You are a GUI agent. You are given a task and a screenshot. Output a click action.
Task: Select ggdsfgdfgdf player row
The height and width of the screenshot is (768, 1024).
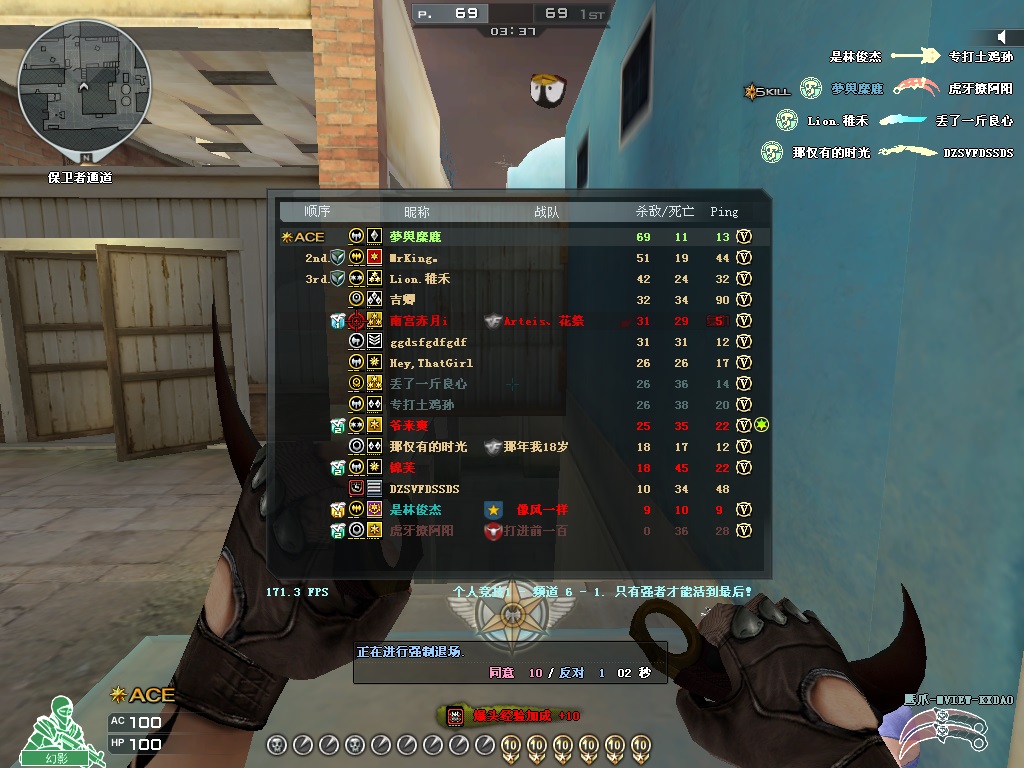pyautogui.click(x=428, y=342)
